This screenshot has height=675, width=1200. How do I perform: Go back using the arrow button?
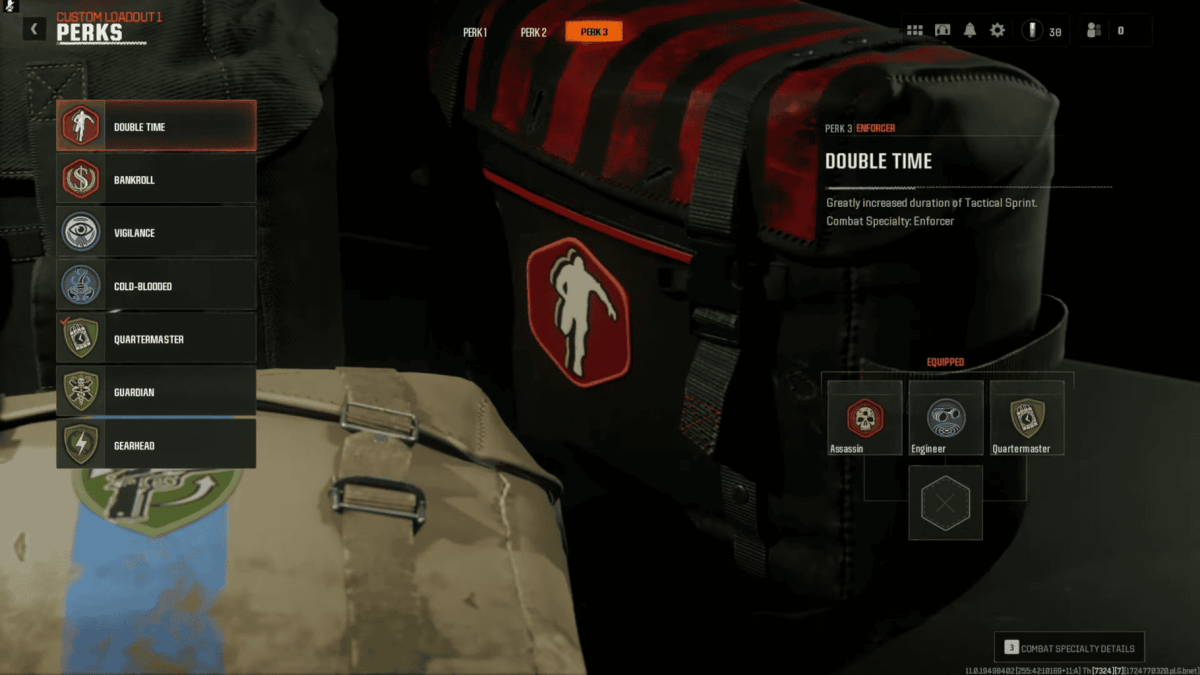pyautogui.click(x=35, y=29)
